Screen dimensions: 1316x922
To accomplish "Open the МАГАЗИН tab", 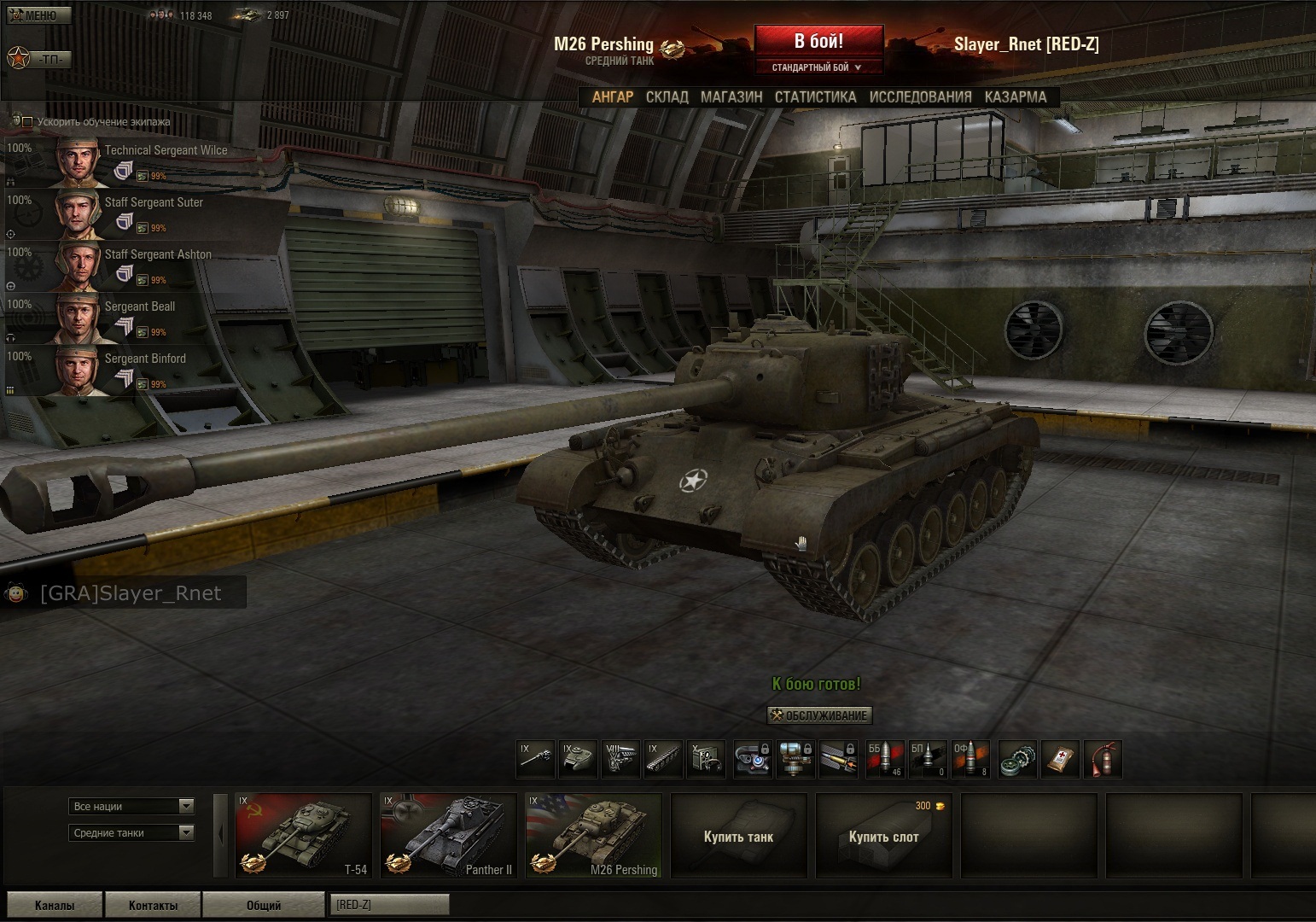I will tap(731, 97).
